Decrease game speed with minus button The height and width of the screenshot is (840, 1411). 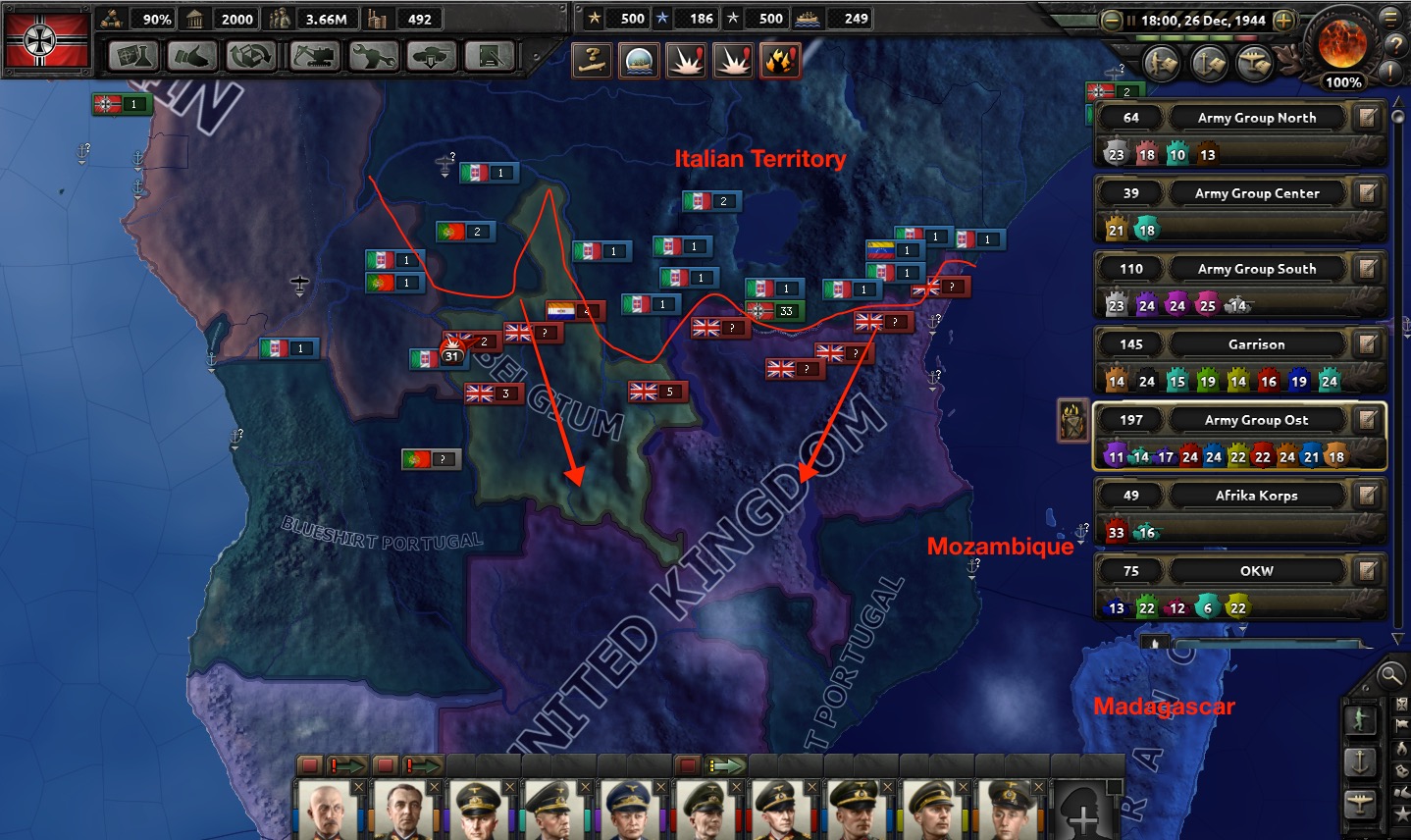pyautogui.click(x=1111, y=20)
